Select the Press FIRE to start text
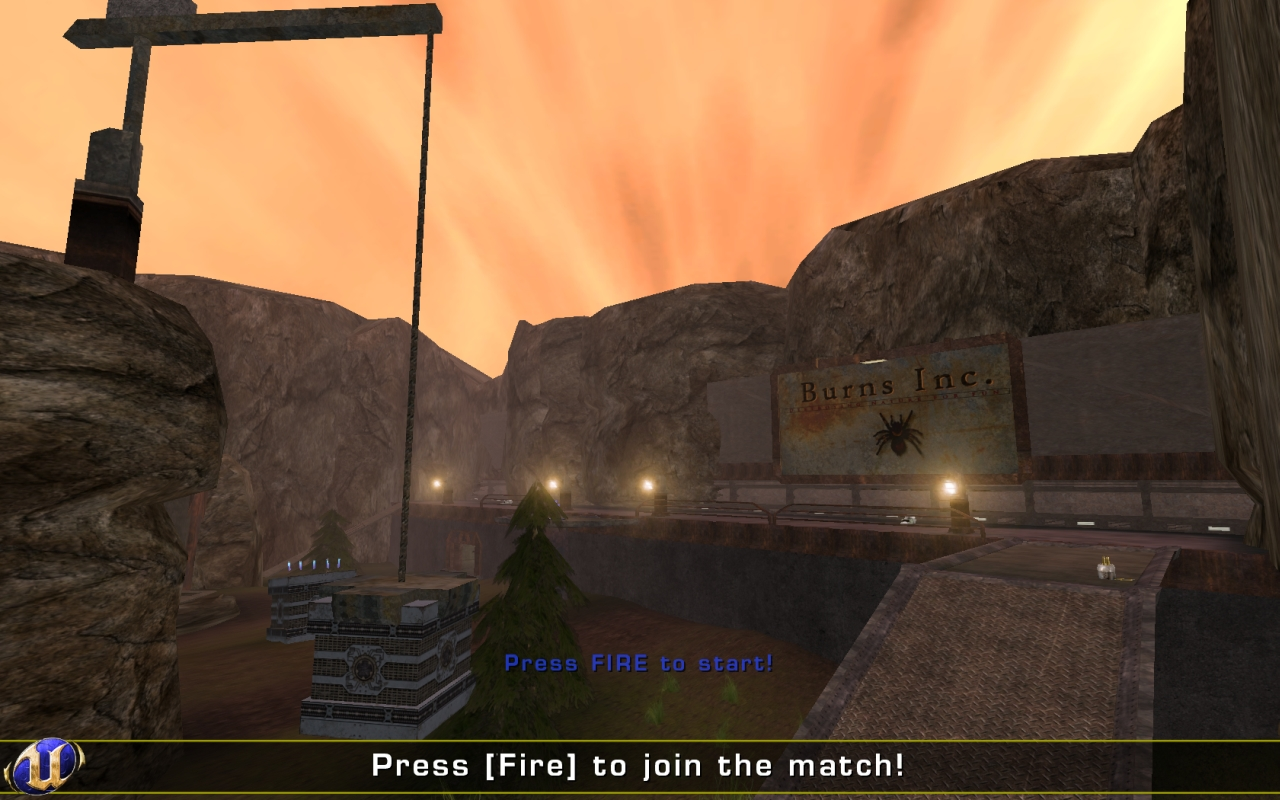1280x800 pixels. click(x=637, y=662)
